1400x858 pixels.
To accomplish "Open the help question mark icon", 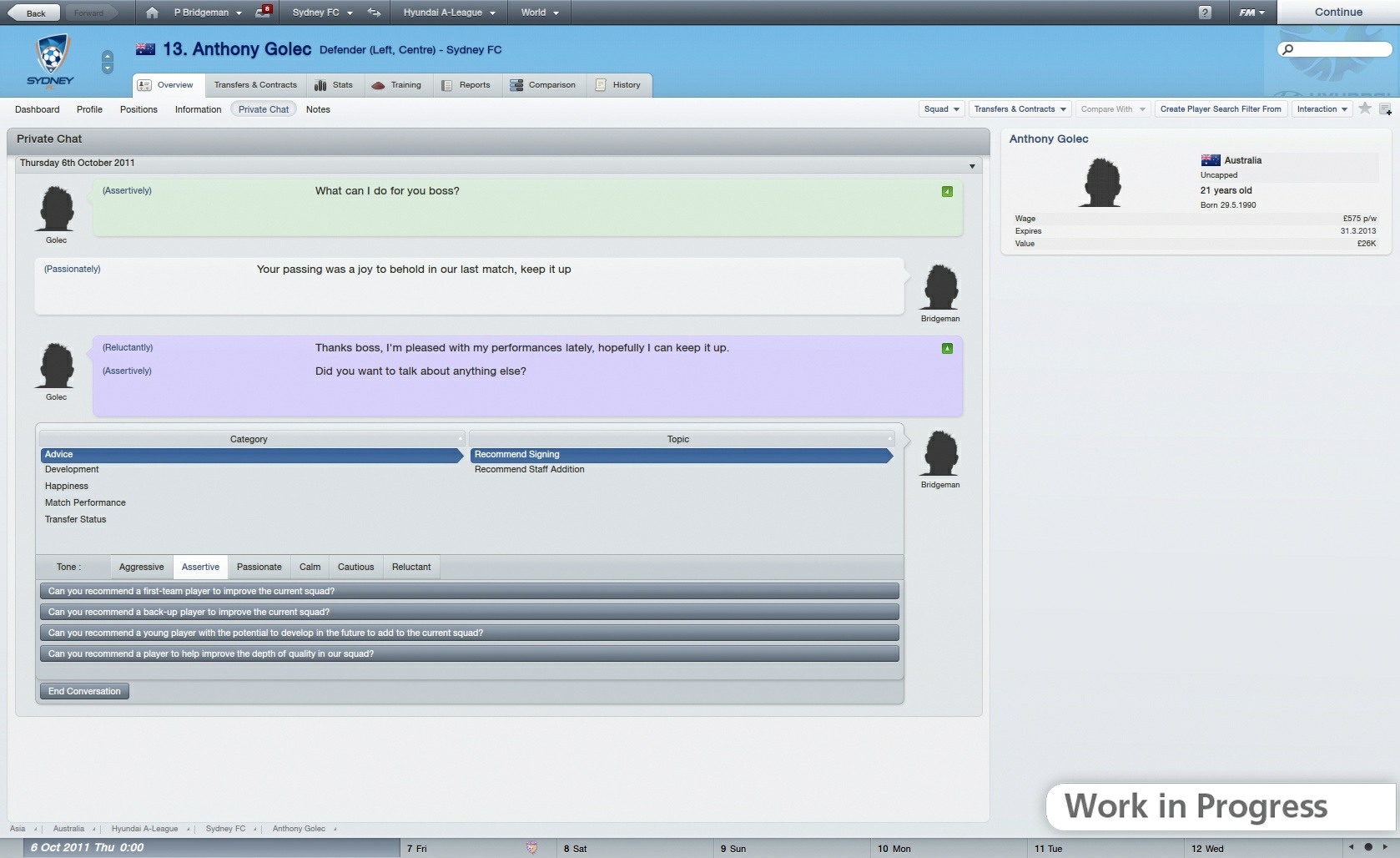I will pos(1204,12).
